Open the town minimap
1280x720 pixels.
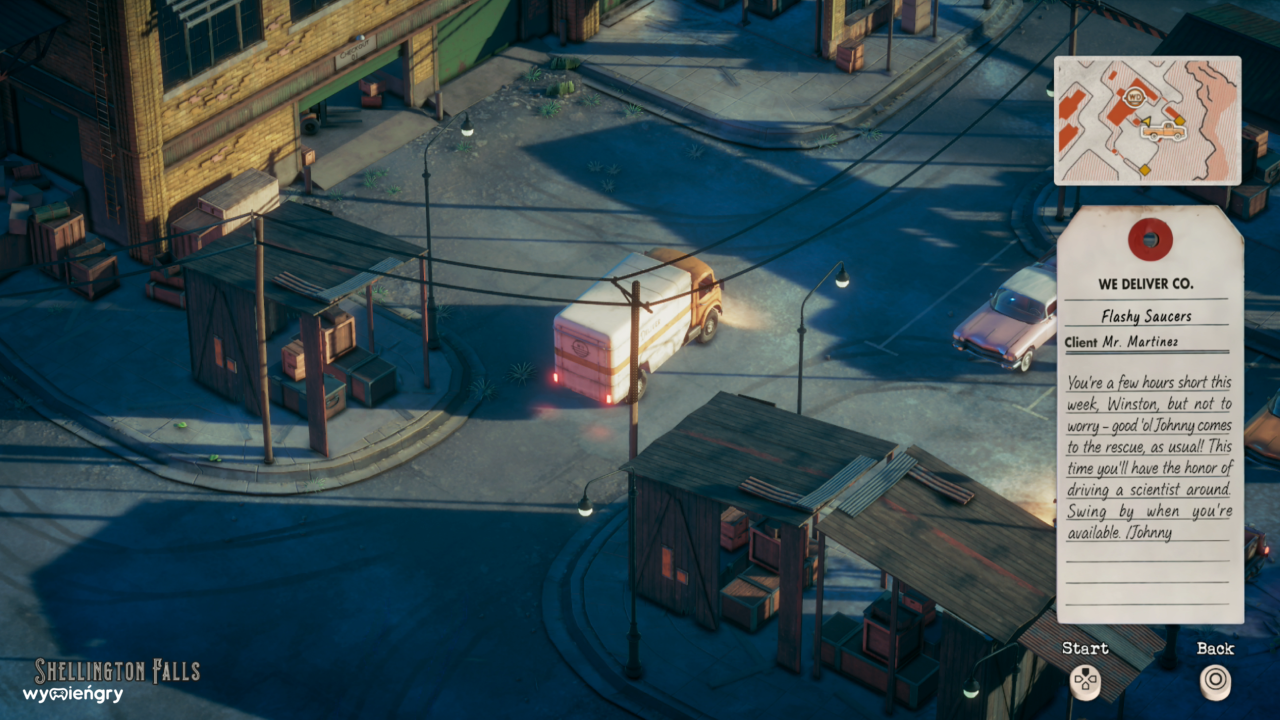[1147, 120]
